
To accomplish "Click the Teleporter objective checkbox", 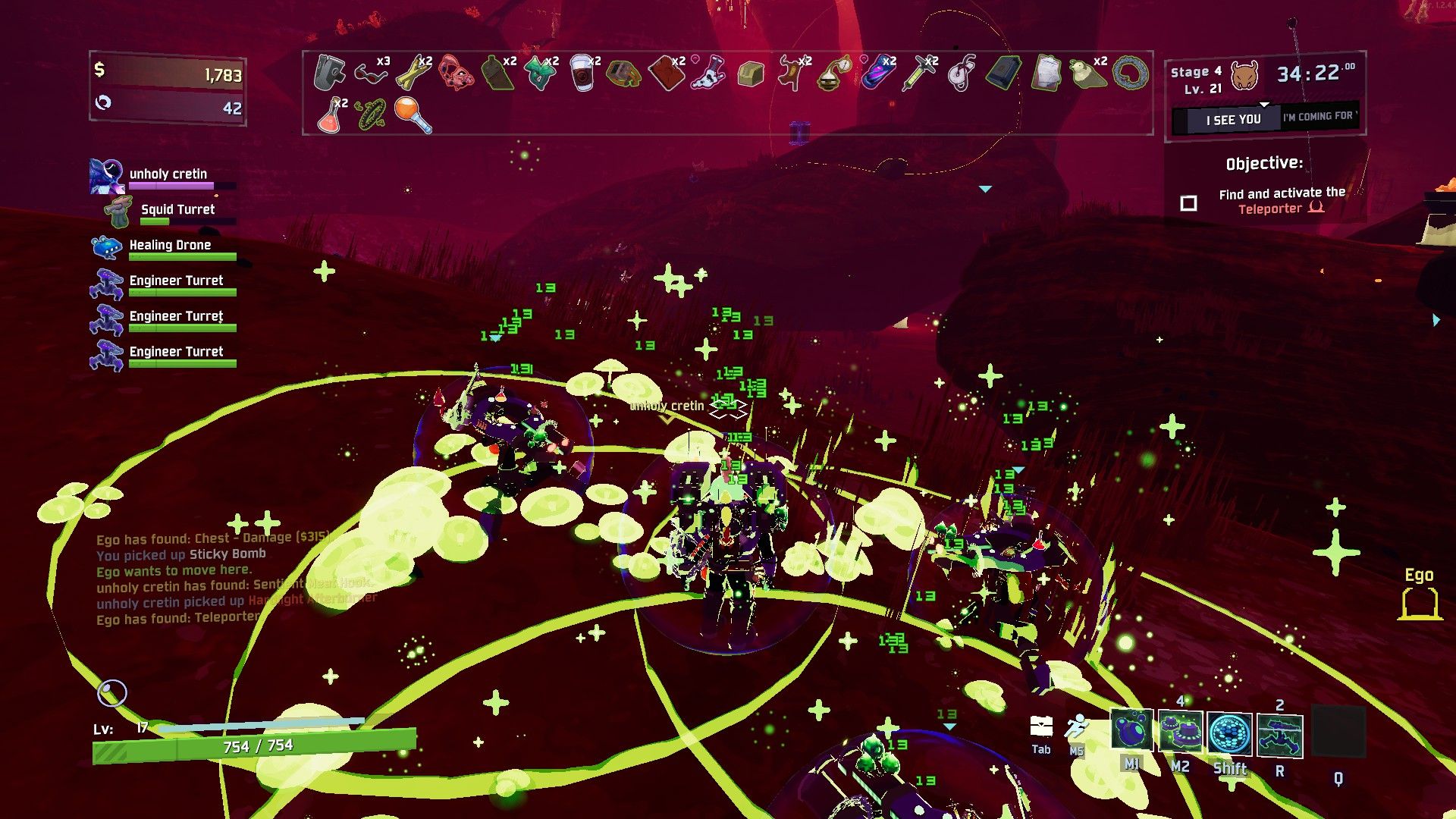I will point(1188,203).
